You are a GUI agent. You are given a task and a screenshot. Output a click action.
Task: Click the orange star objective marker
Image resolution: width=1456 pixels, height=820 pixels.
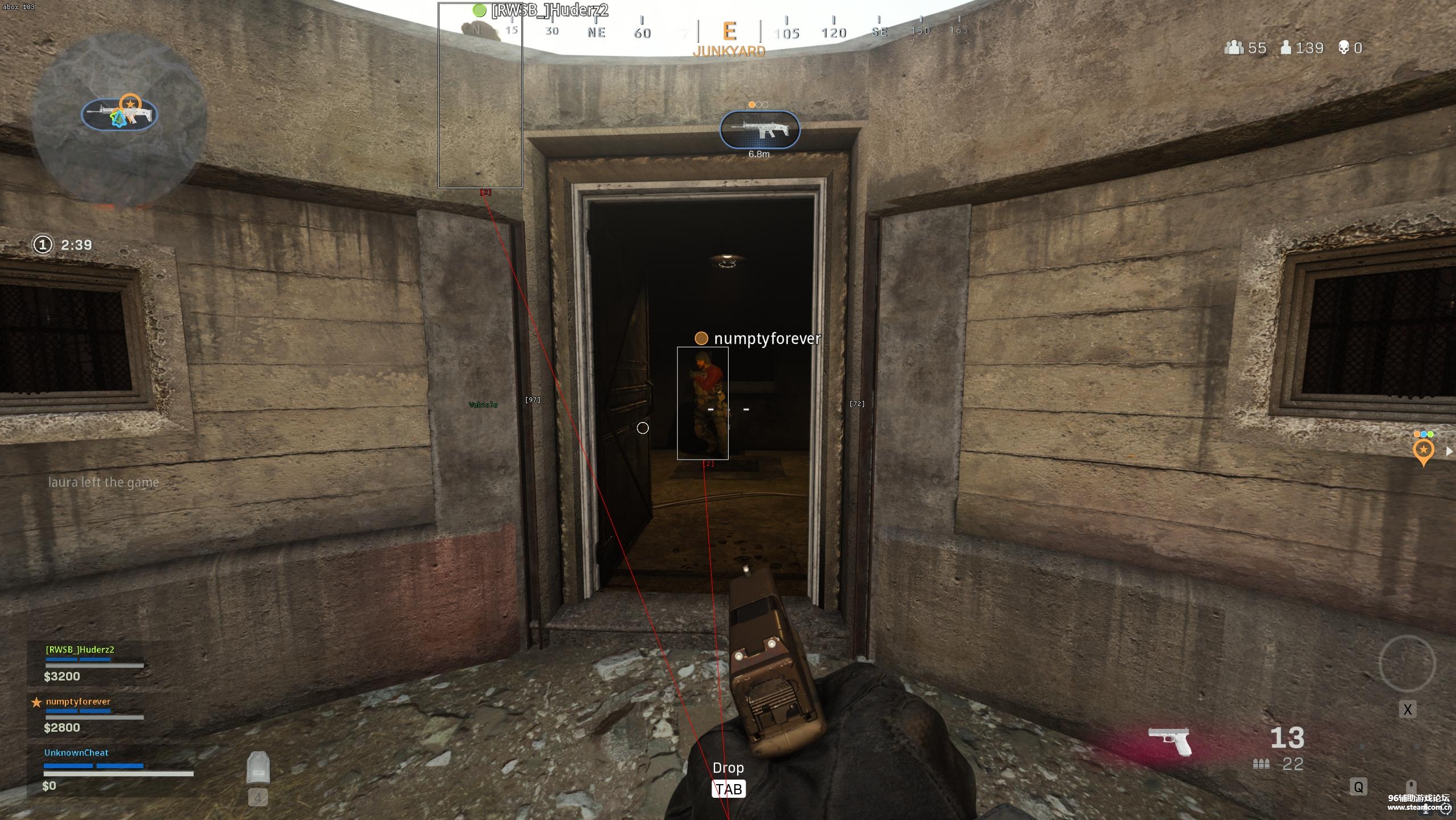point(1423,452)
